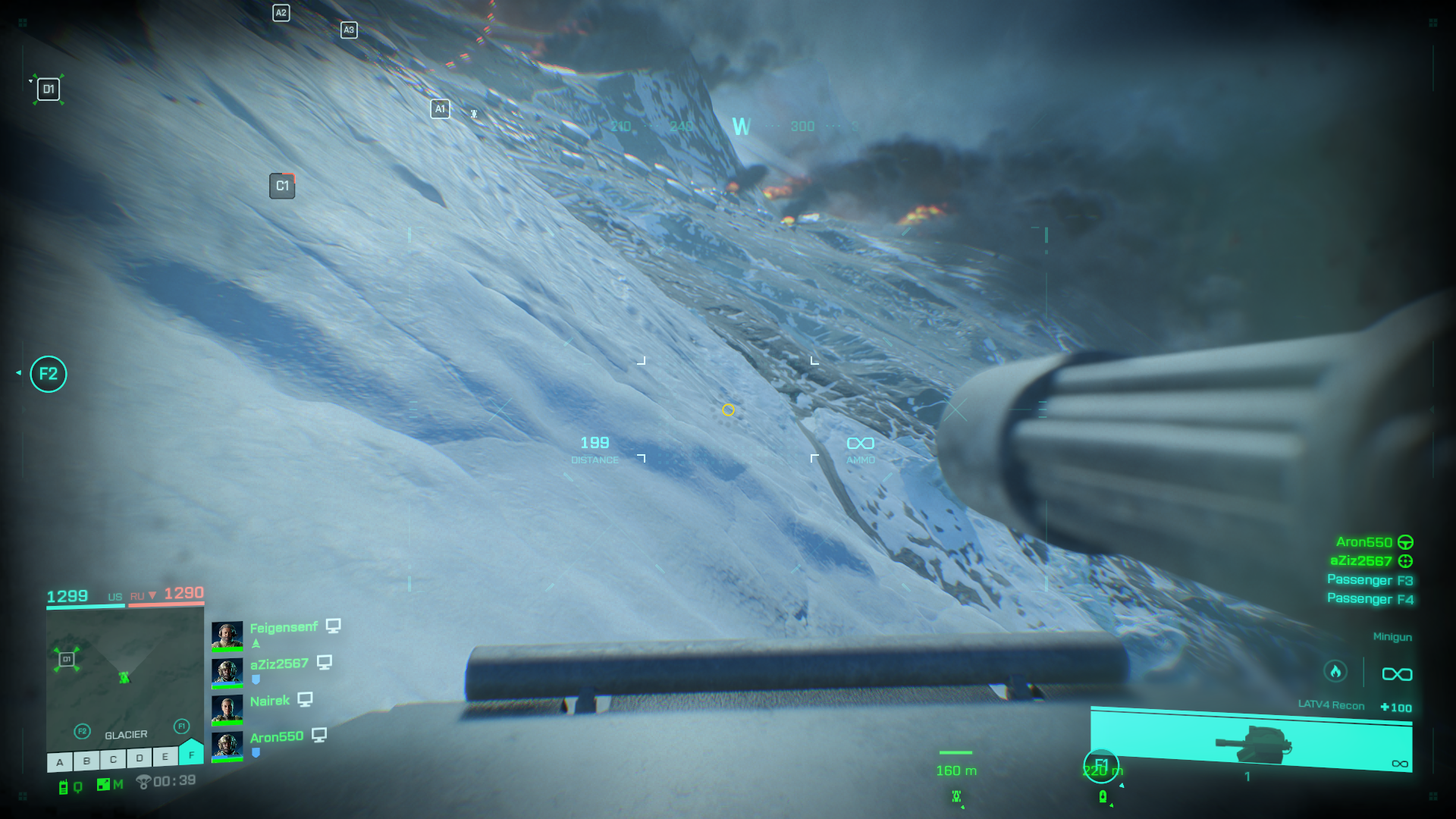This screenshot has height=819, width=1456.
Task: Select squad member Nairek
Action: (270, 701)
